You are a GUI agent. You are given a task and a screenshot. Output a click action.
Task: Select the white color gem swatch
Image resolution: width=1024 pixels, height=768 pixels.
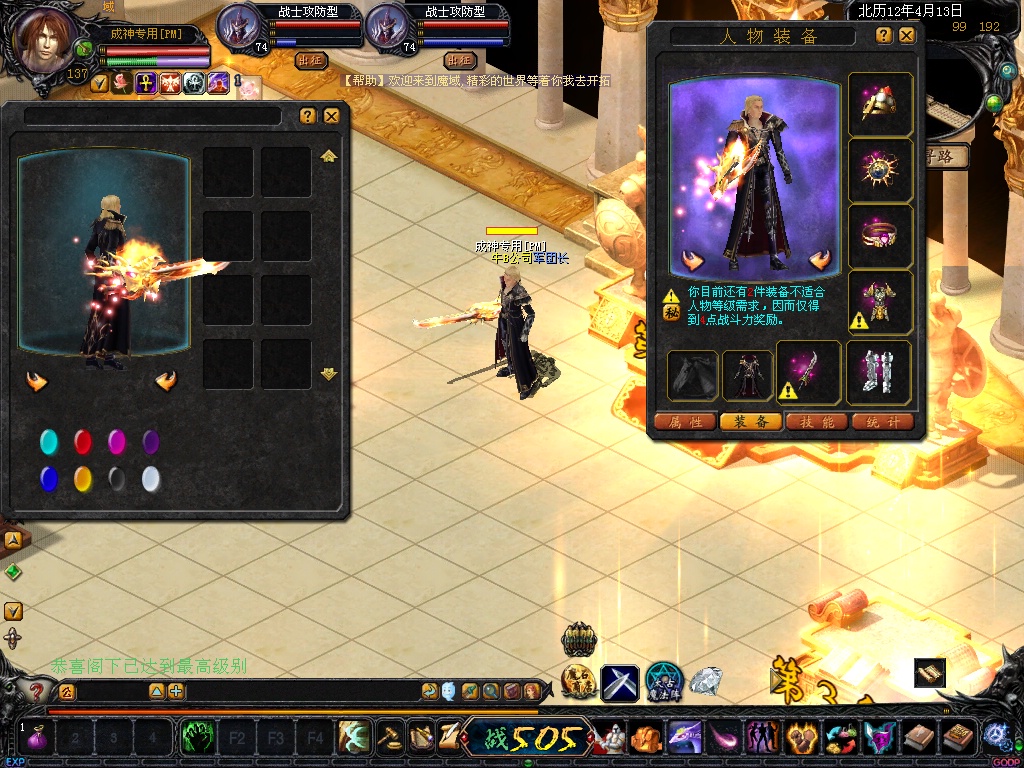click(x=151, y=479)
